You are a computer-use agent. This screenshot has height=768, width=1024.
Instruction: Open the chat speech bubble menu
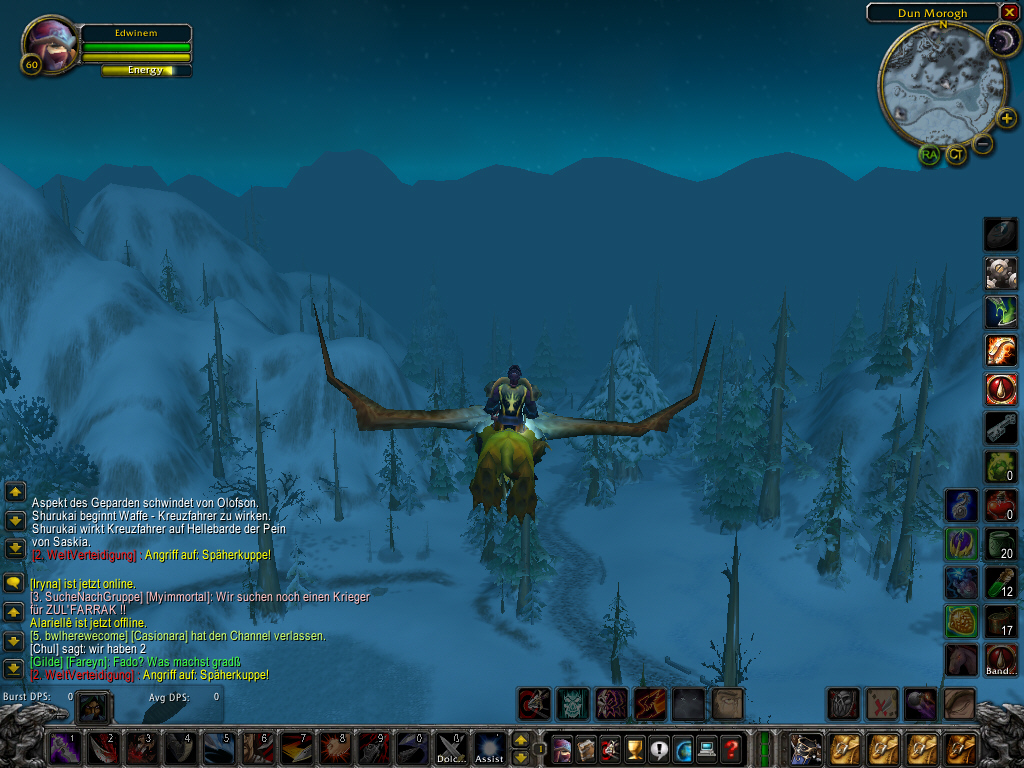[15, 582]
